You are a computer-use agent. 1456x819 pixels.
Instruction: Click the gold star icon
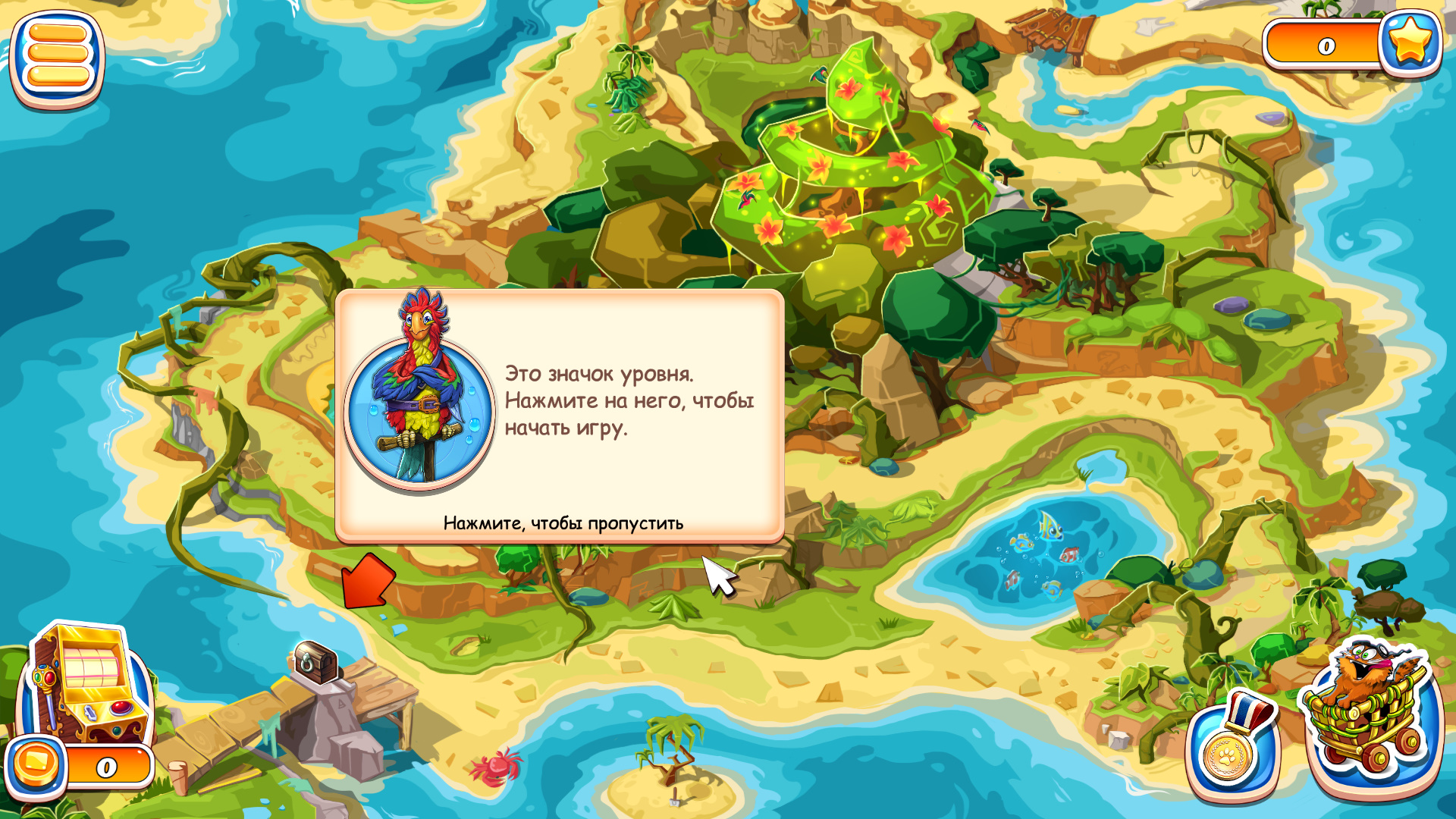click(x=1410, y=42)
